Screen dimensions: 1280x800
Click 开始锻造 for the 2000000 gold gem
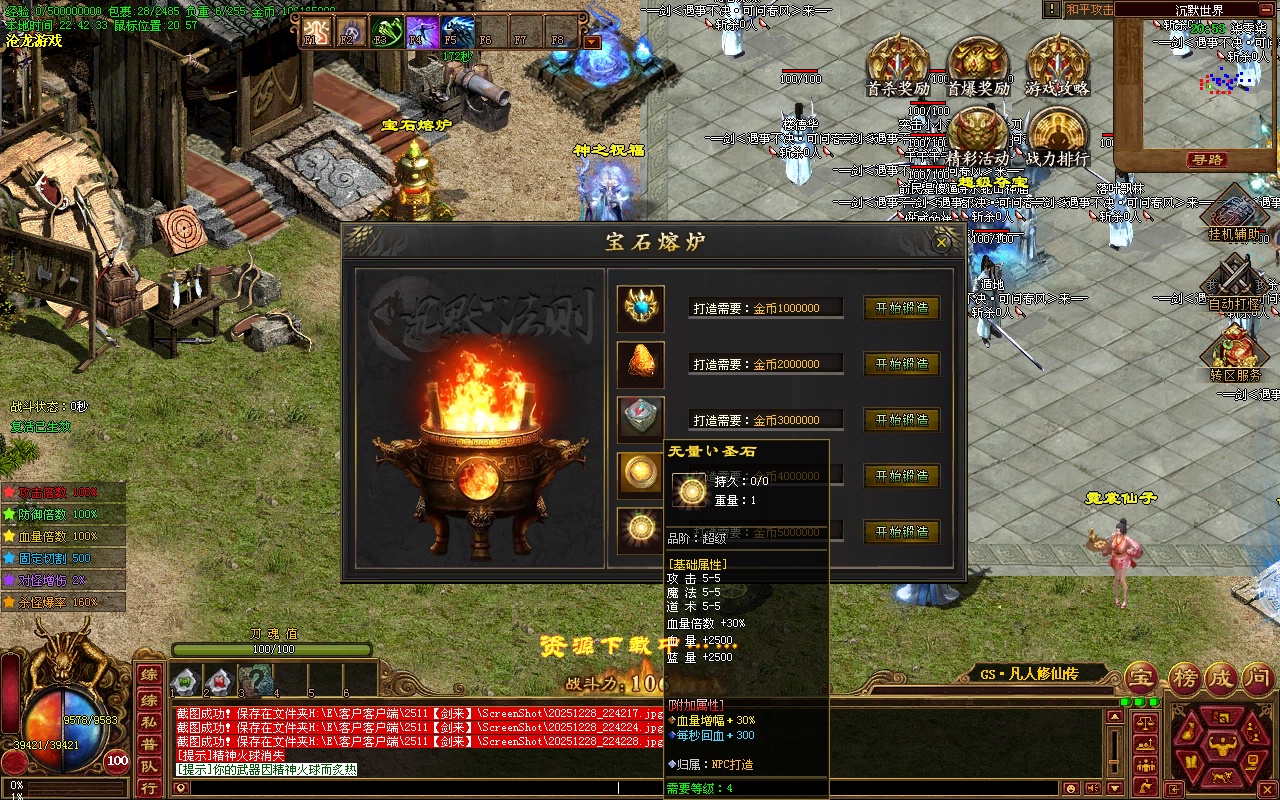click(x=901, y=364)
